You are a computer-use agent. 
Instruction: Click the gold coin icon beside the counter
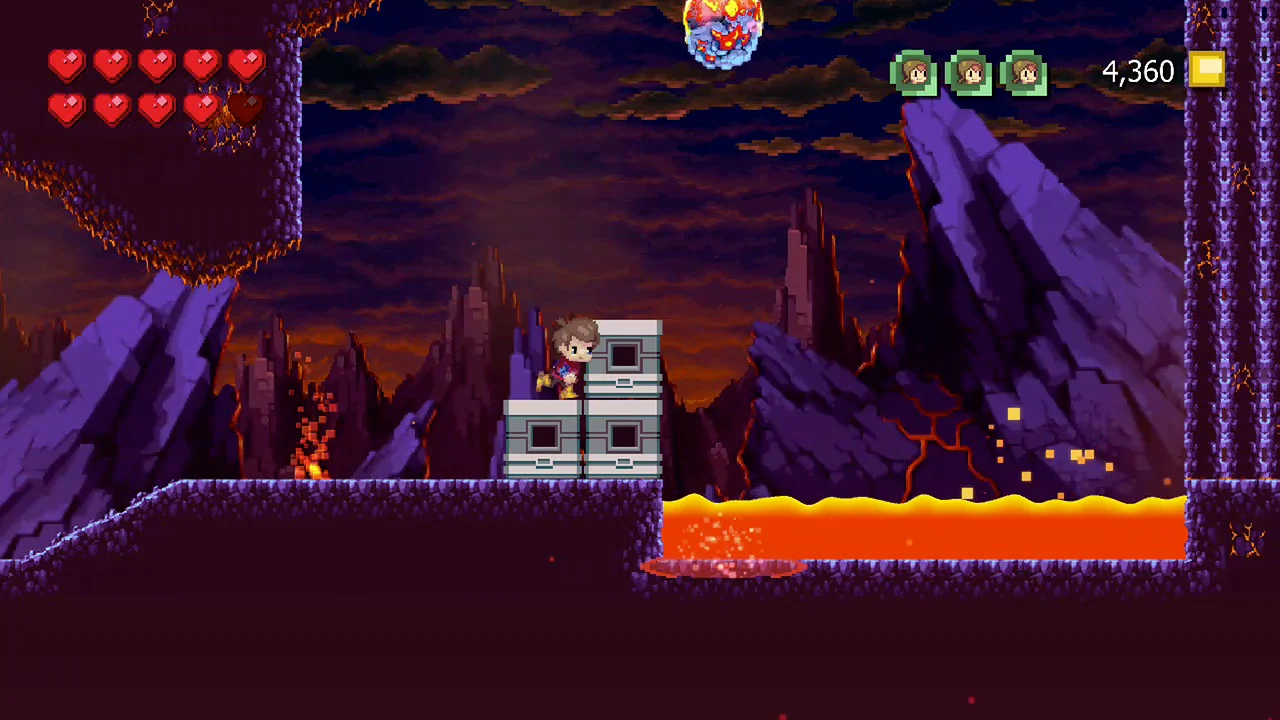[x=1206, y=70]
